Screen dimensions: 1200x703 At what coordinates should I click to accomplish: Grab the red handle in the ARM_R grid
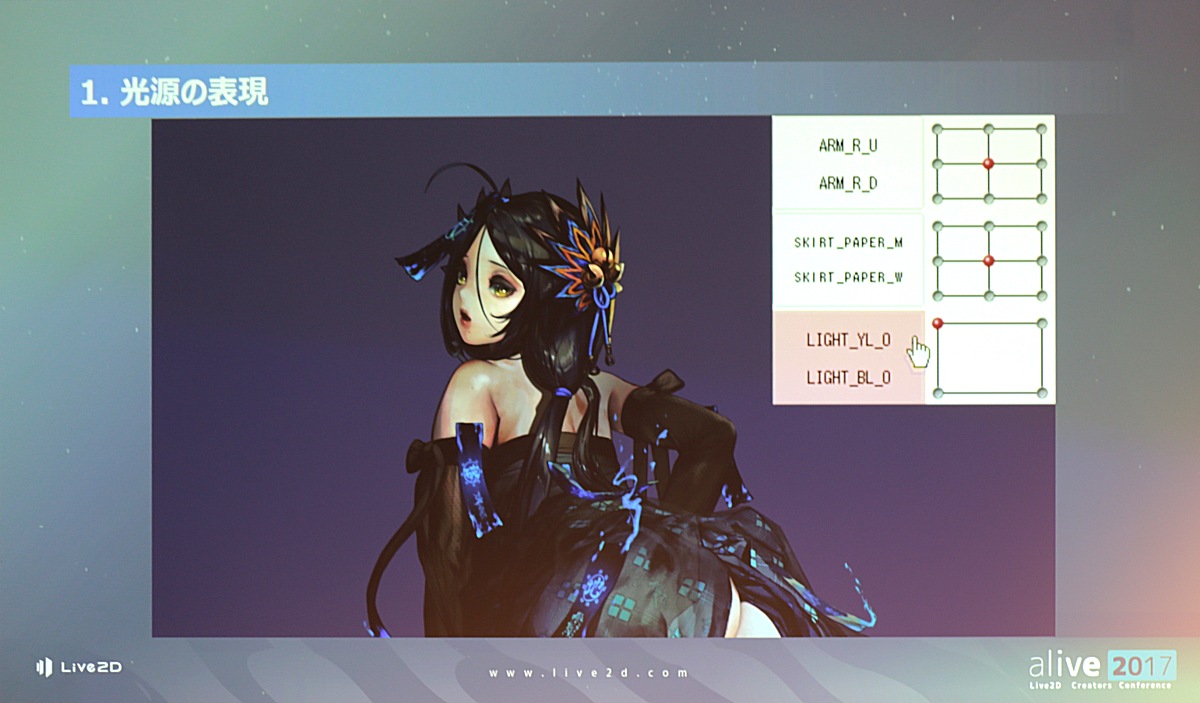(988, 163)
